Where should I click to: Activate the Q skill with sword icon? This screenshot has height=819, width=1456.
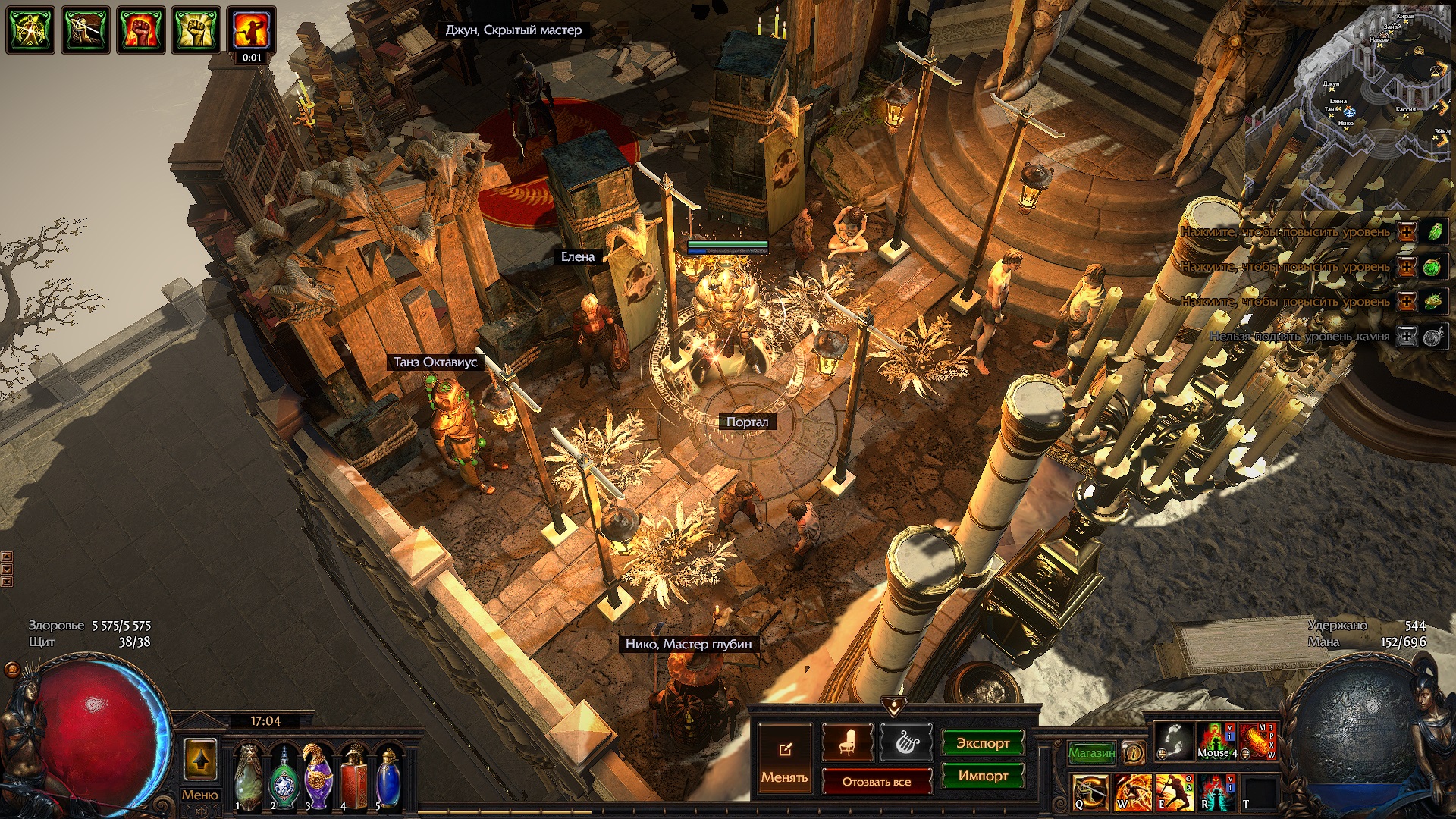pos(1090,792)
